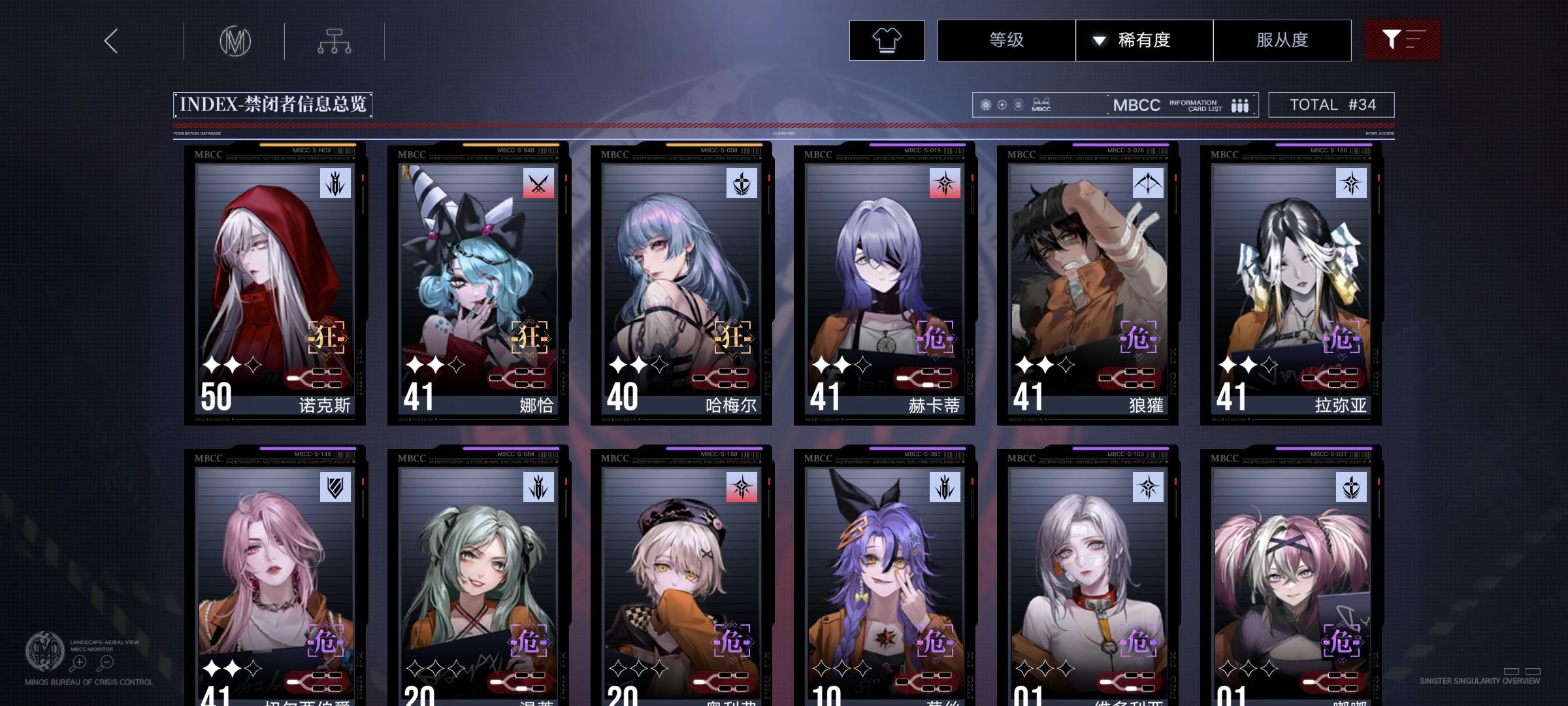This screenshot has width=1568, height=706.
Task: Open the filter funnel icon at top right
Action: pos(1402,40)
